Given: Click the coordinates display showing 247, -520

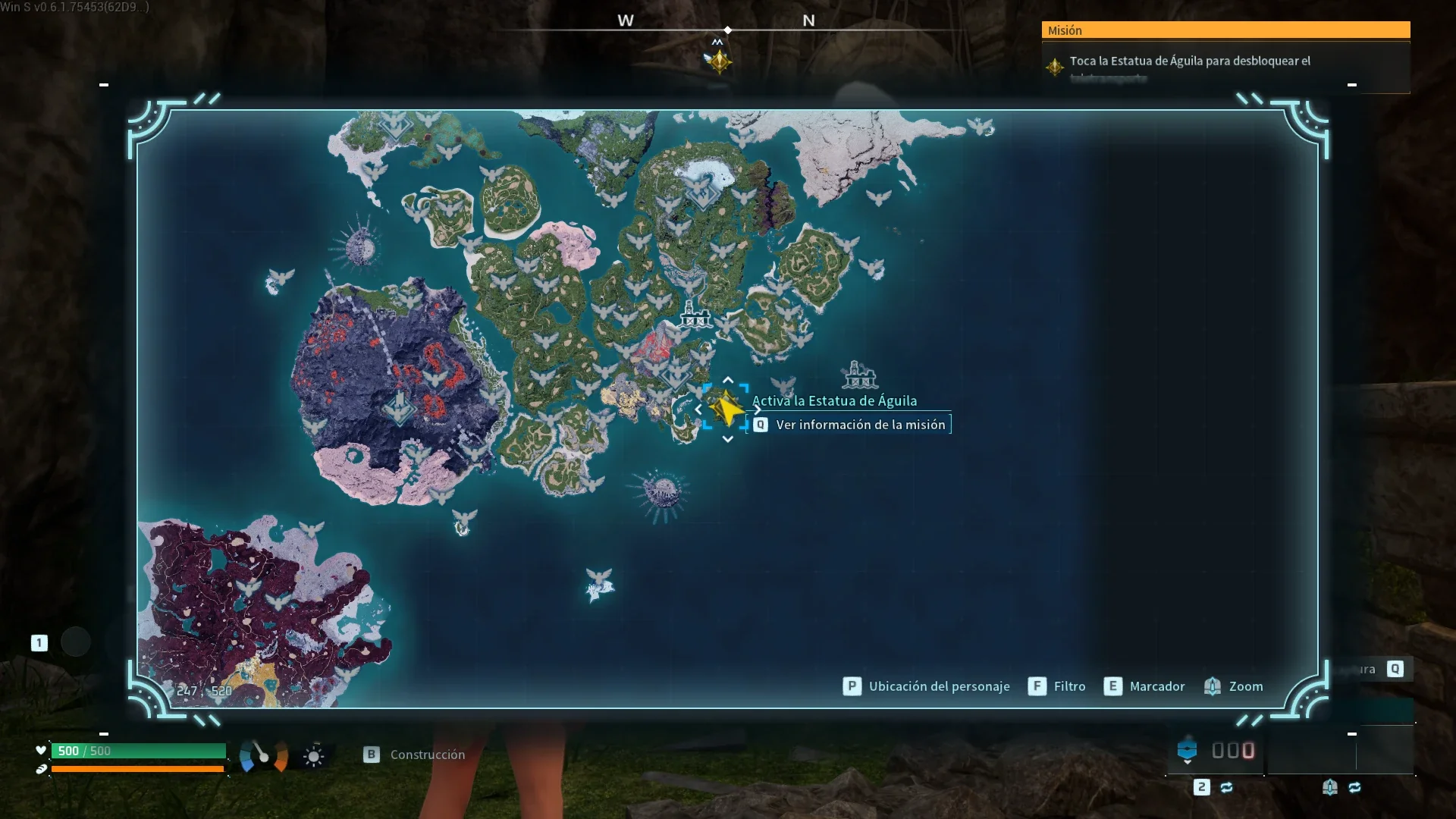Looking at the screenshot, I should 205,691.
